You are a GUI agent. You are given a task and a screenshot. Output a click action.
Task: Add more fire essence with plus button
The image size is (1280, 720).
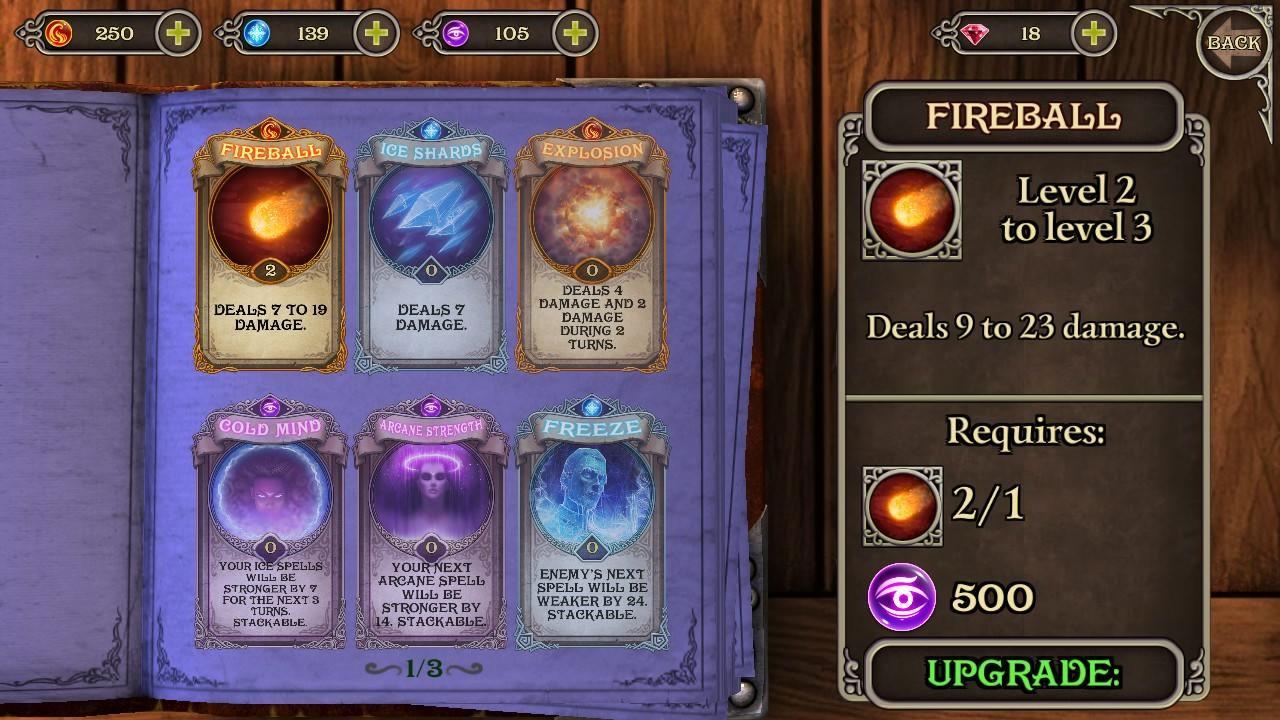point(178,33)
